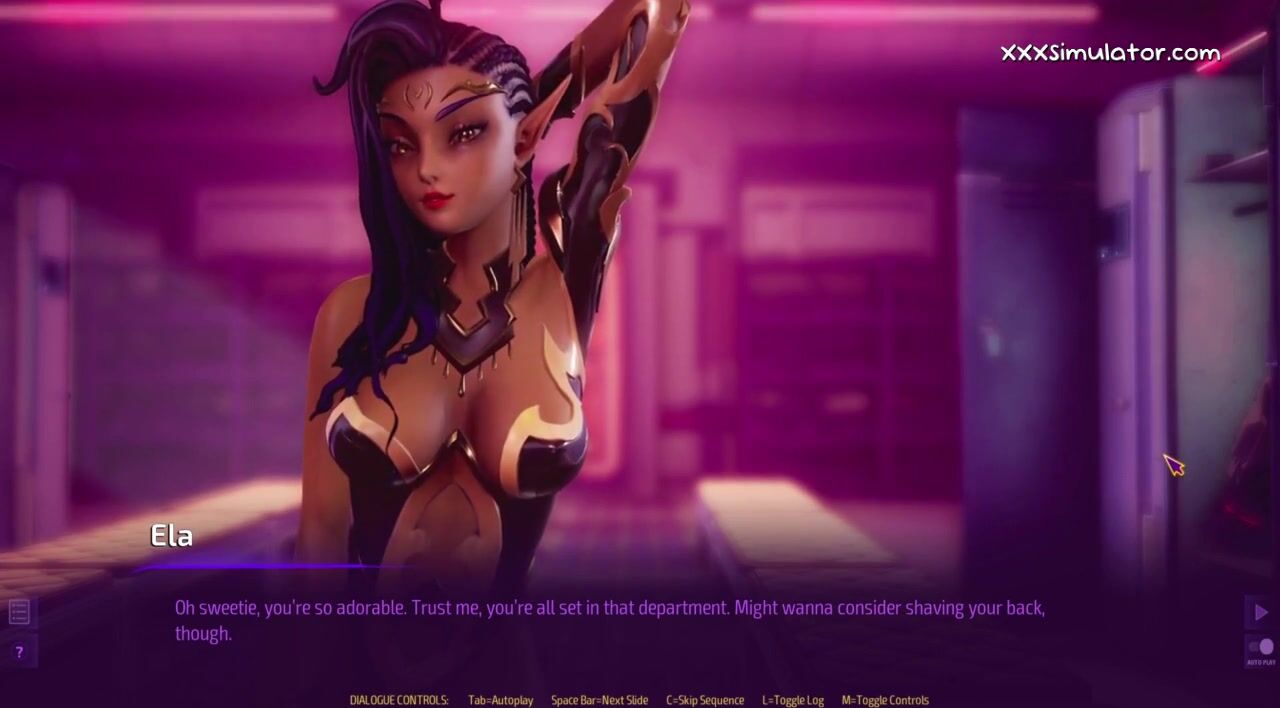The width and height of the screenshot is (1280, 708).
Task: Toggle the Auto Play switch
Action: 1261,648
